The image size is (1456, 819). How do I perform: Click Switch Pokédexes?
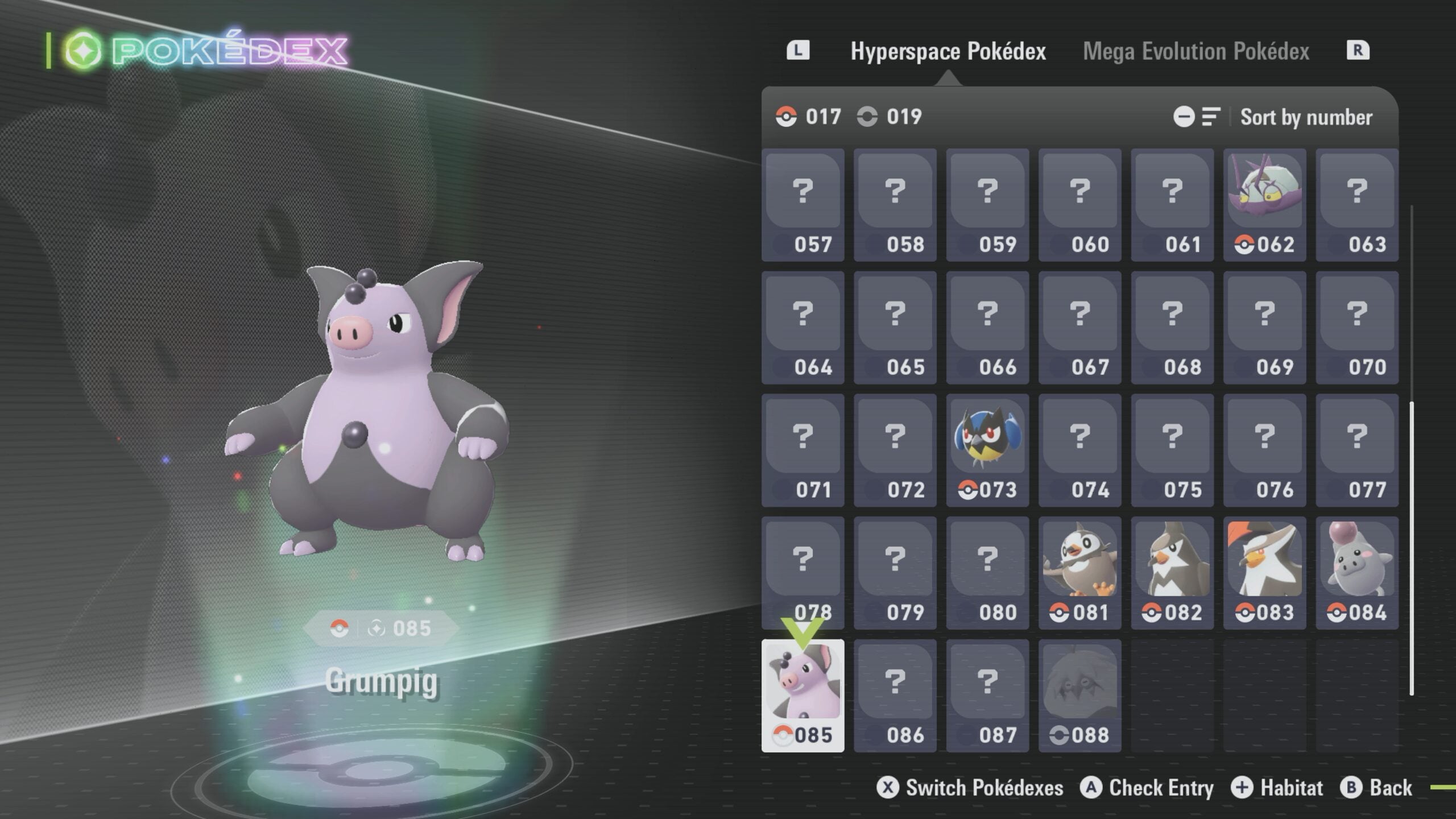(970, 788)
